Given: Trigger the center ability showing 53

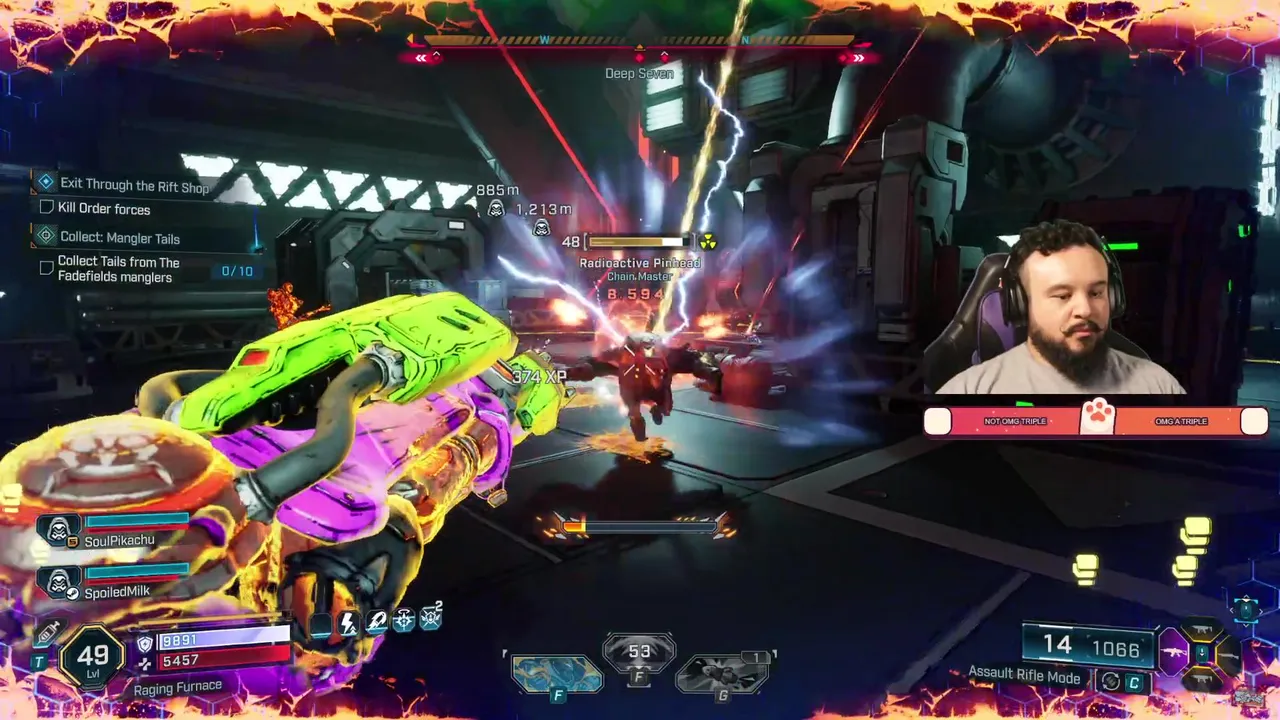Looking at the screenshot, I should tap(639, 655).
